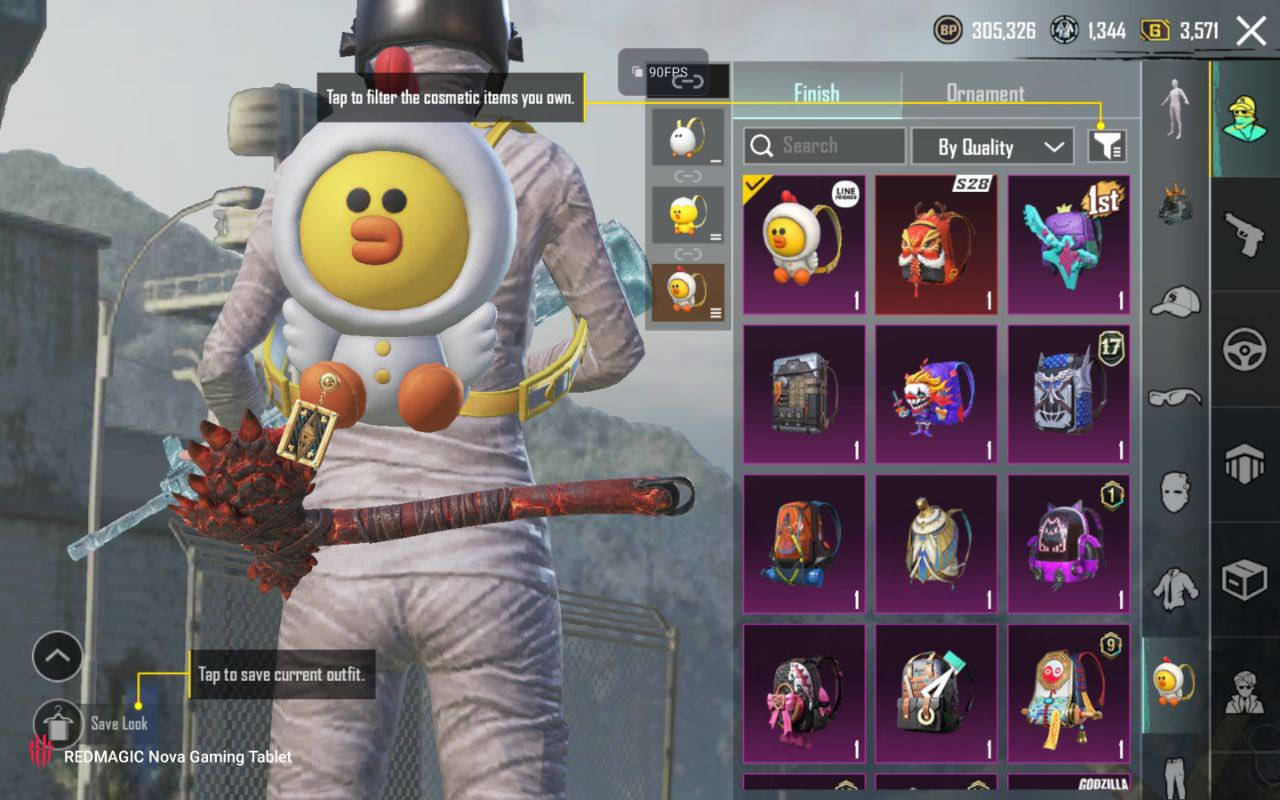Select the cap headwear category
This screenshot has height=800, width=1280.
(x=1175, y=301)
